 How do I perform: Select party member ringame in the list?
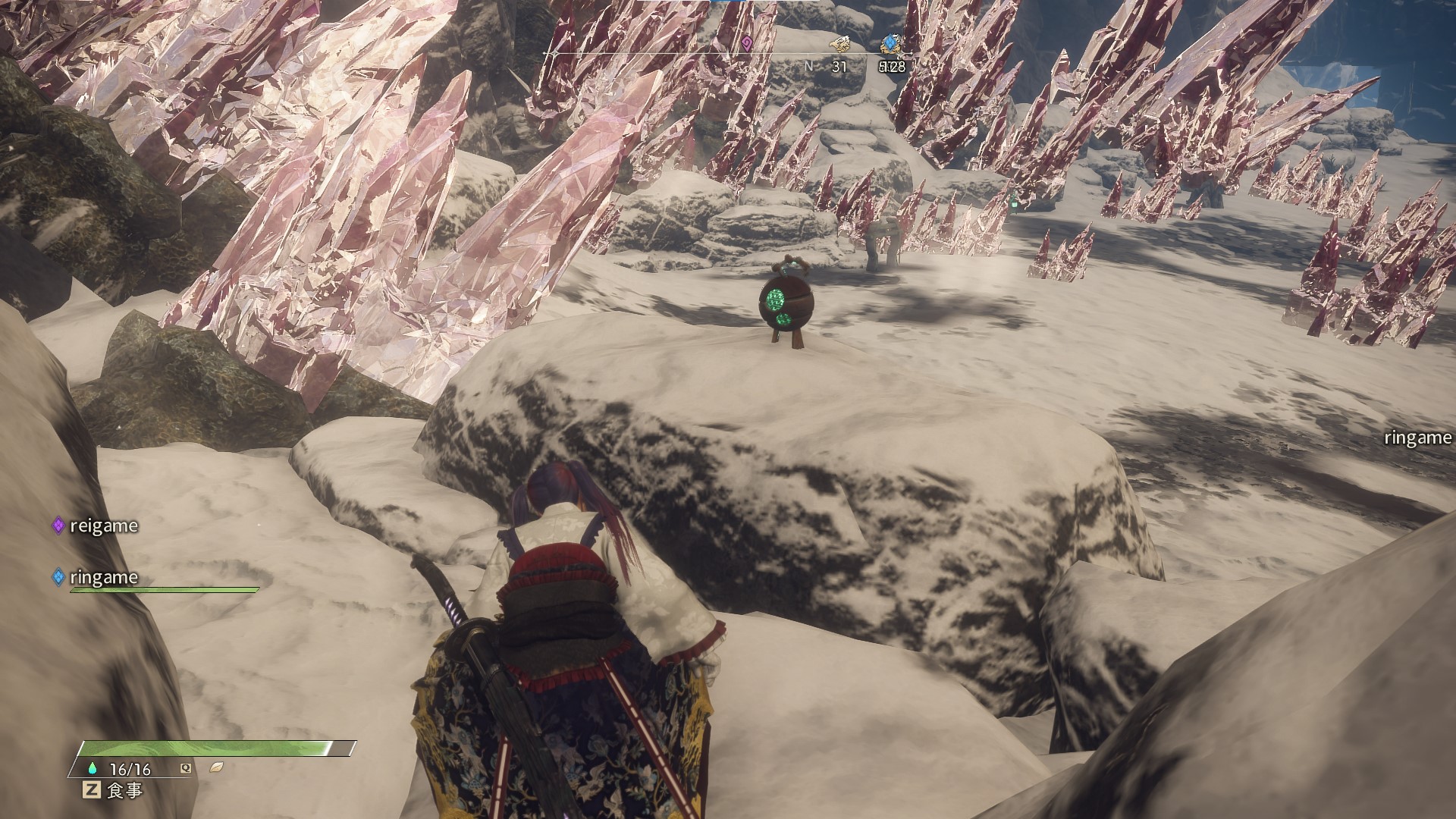[x=103, y=577]
